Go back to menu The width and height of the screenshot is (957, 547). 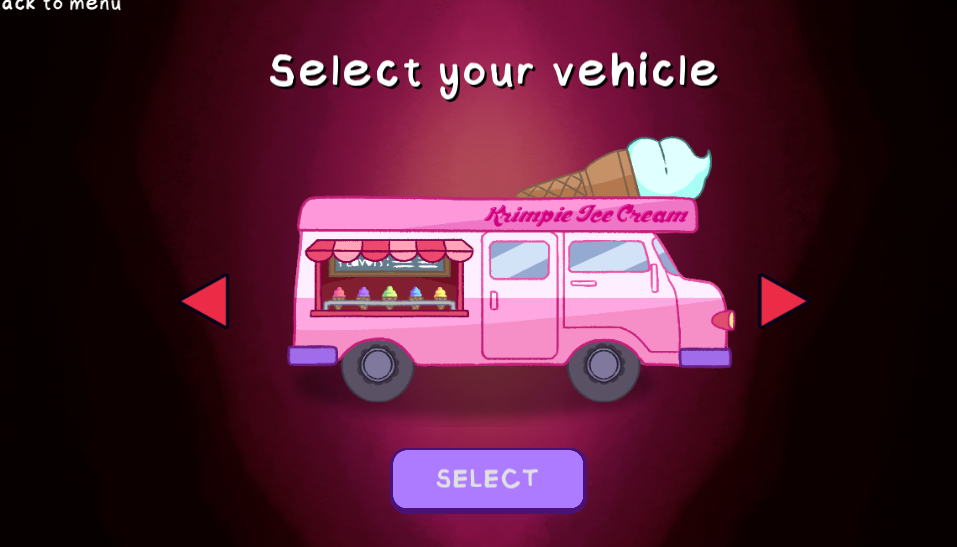point(62,5)
